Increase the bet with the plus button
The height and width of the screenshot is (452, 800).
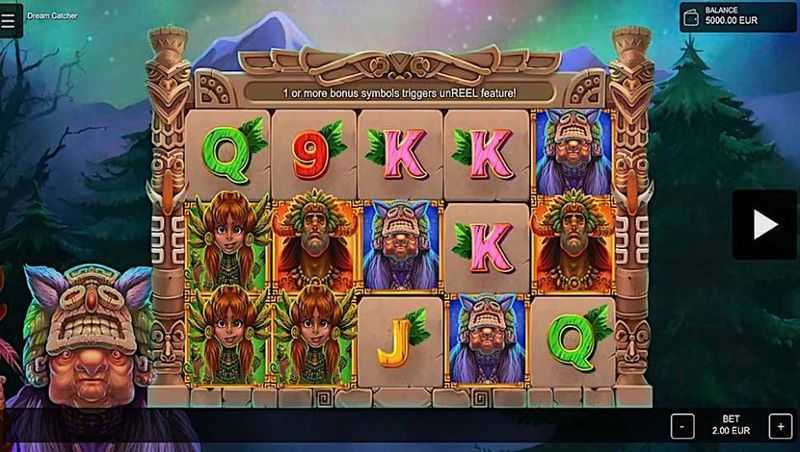pos(779,425)
